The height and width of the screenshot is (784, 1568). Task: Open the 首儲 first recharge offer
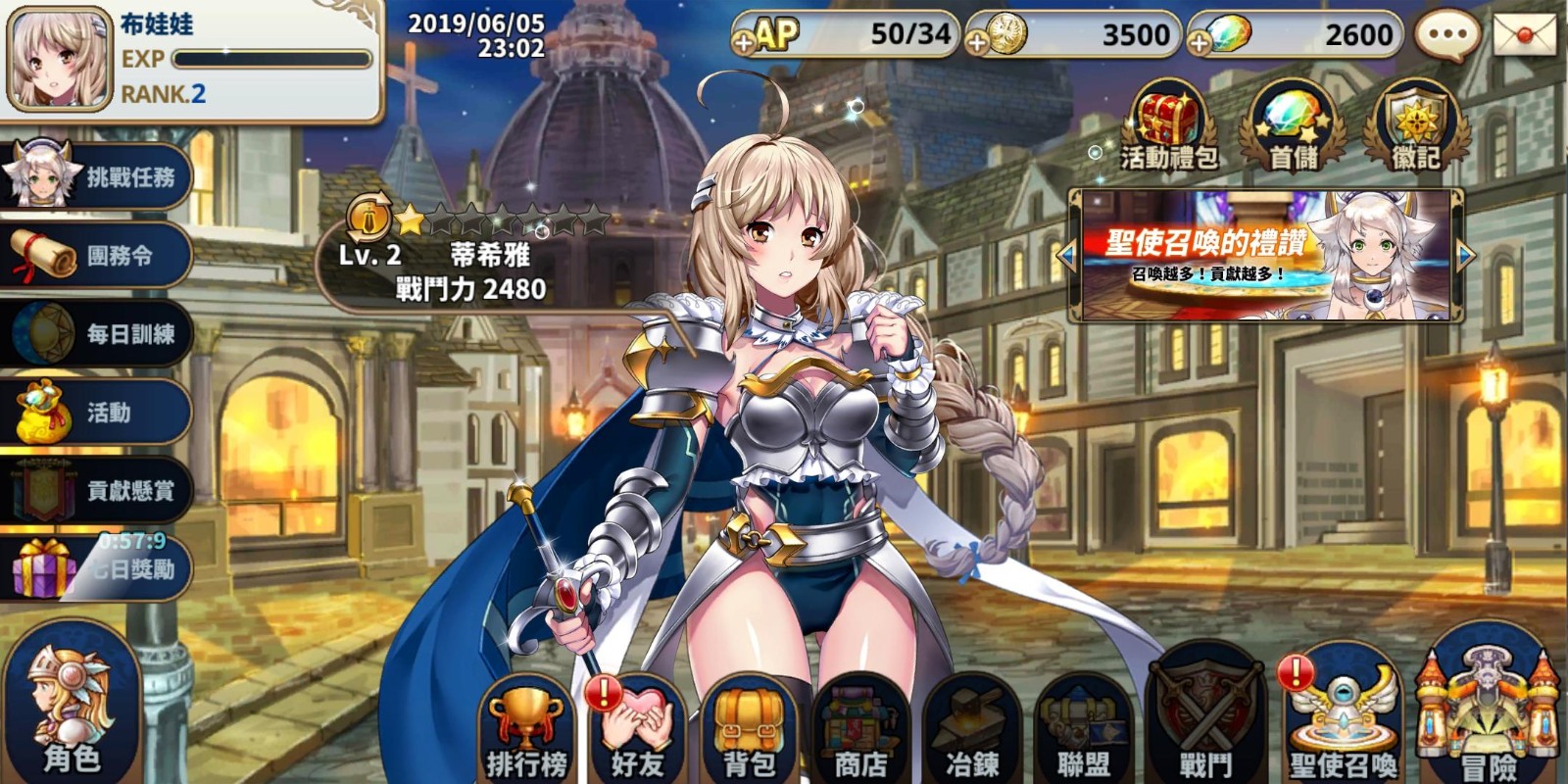1293,127
